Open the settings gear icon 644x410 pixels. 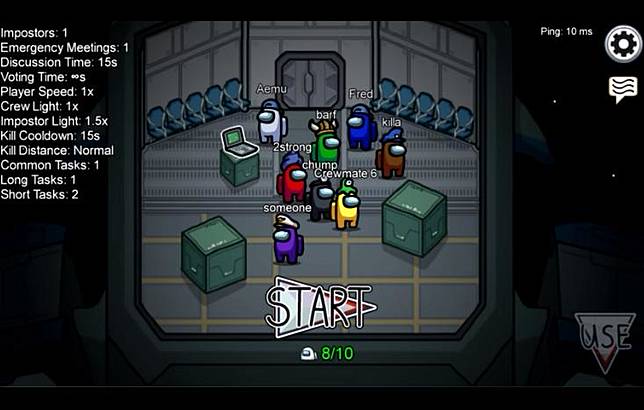point(622,45)
